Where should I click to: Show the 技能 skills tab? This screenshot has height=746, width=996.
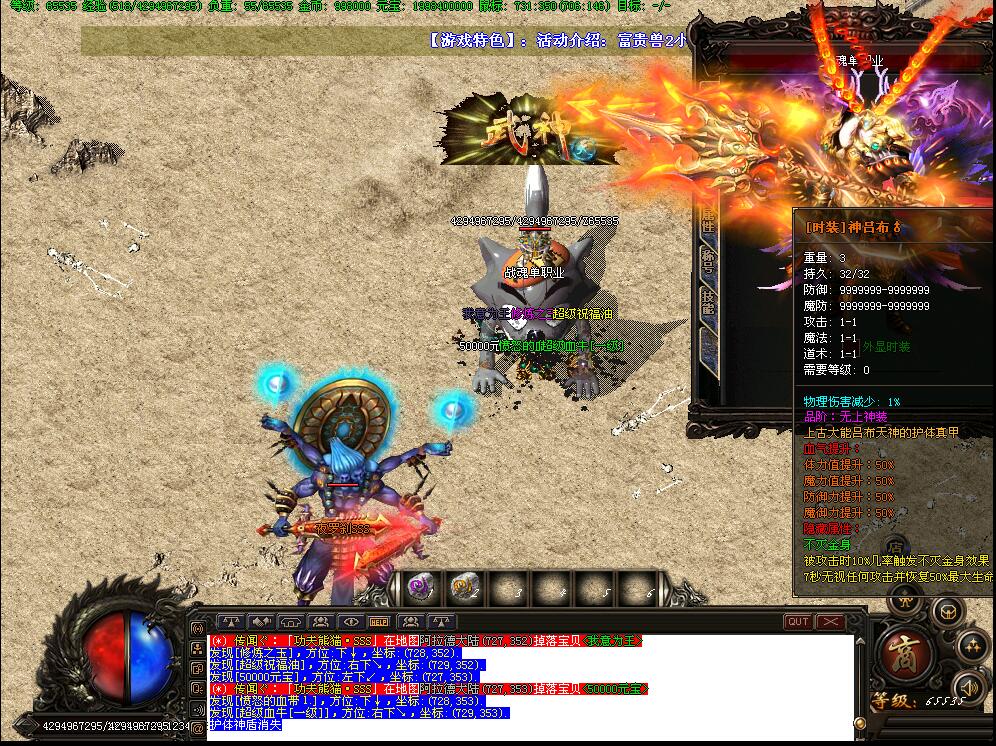(x=708, y=301)
